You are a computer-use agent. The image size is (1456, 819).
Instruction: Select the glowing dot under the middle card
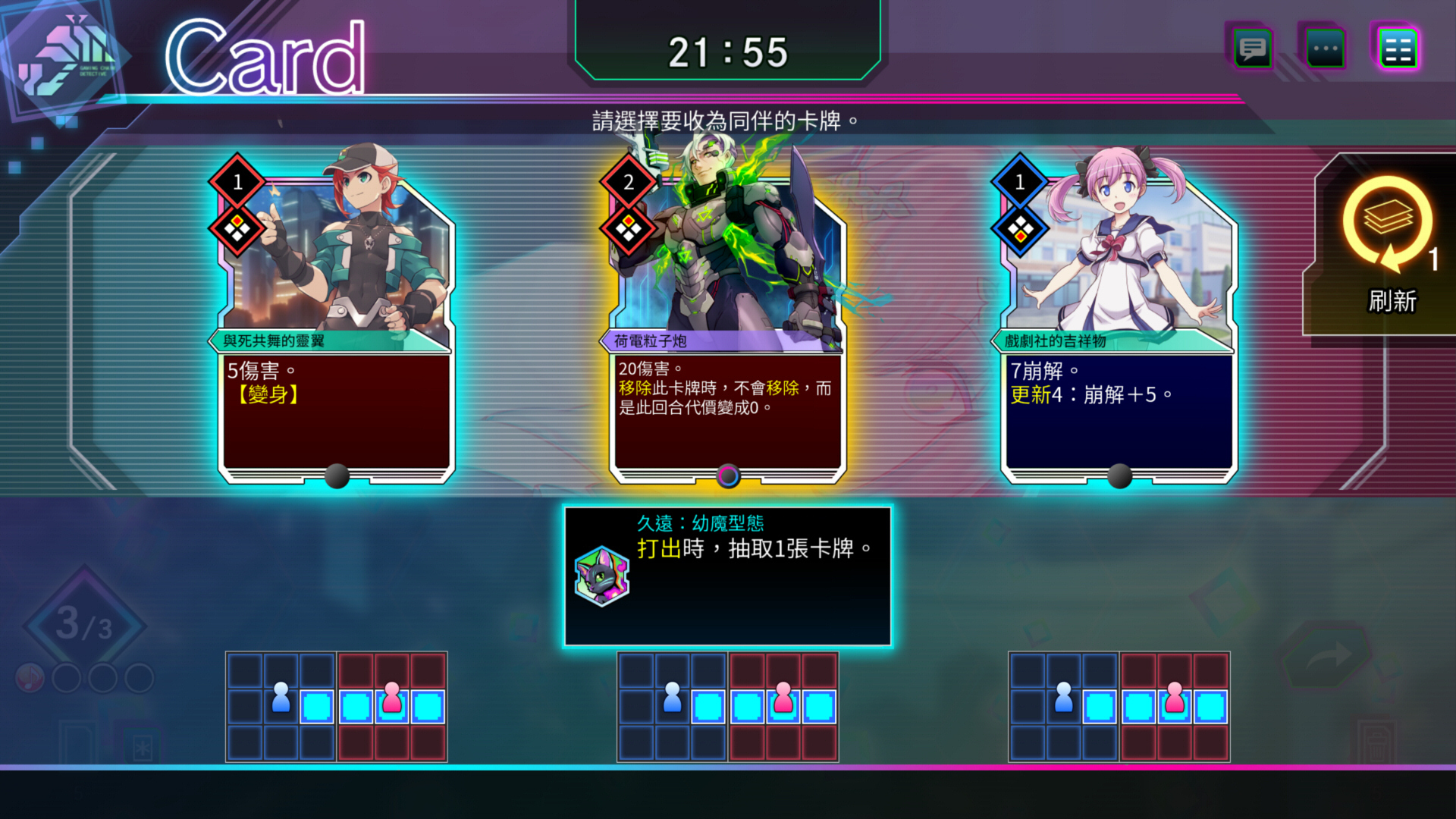(x=728, y=475)
